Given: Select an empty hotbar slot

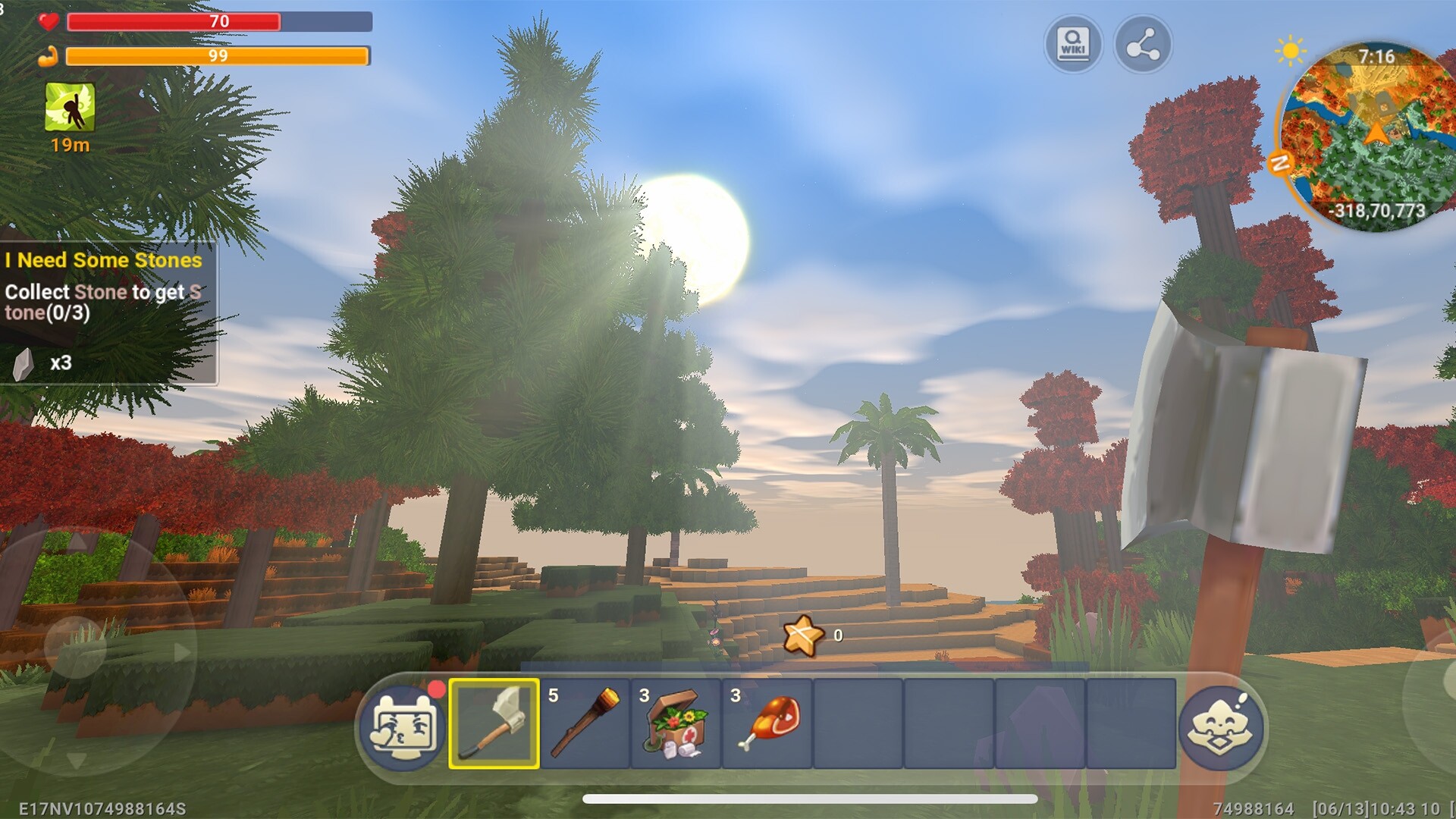Looking at the screenshot, I should coord(857,726).
